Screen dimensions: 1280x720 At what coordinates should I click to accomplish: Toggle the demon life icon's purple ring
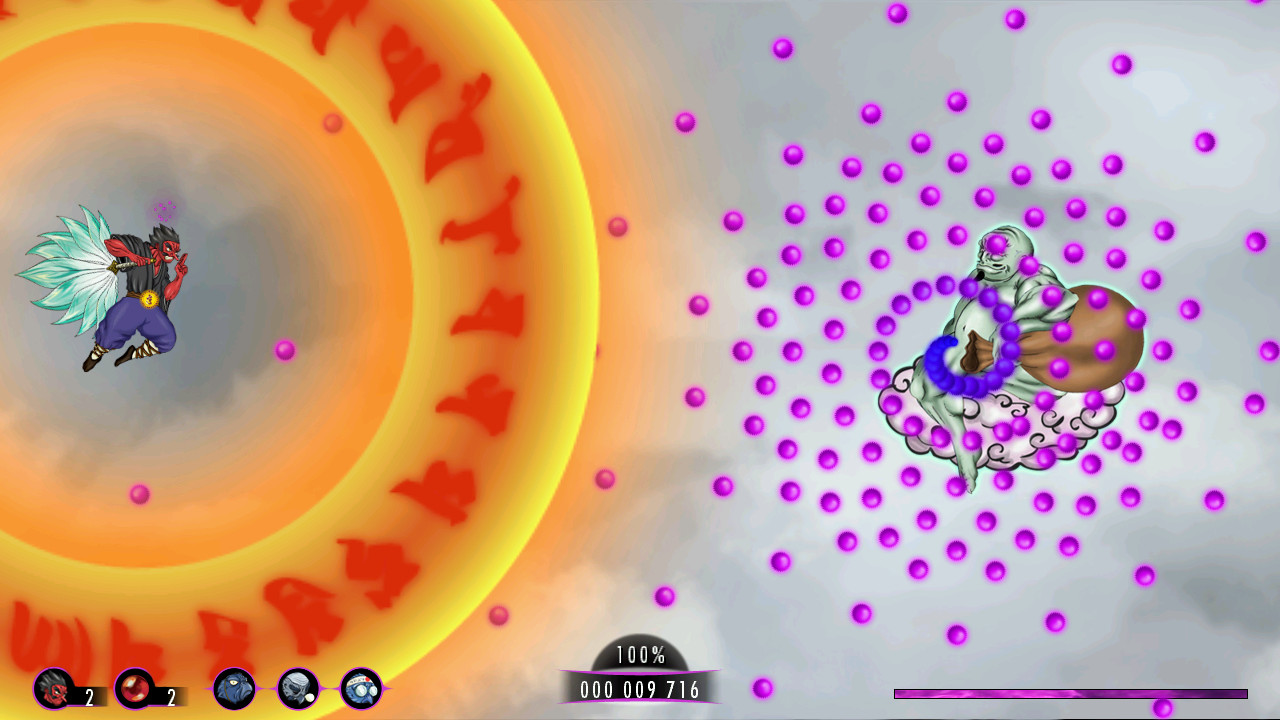(51, 687)
